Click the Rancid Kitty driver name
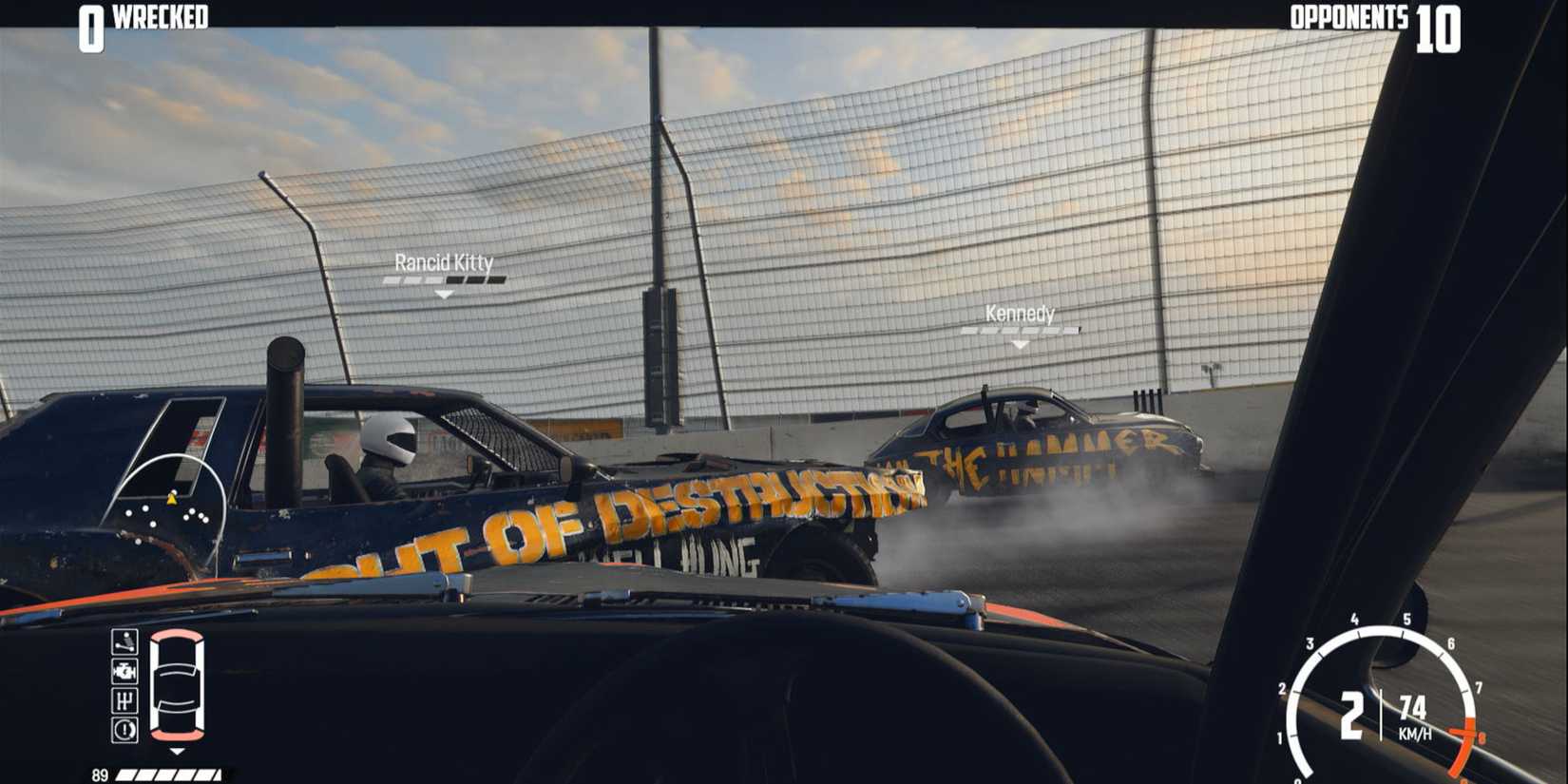The image size is (1568, 784). pos(443,263)
